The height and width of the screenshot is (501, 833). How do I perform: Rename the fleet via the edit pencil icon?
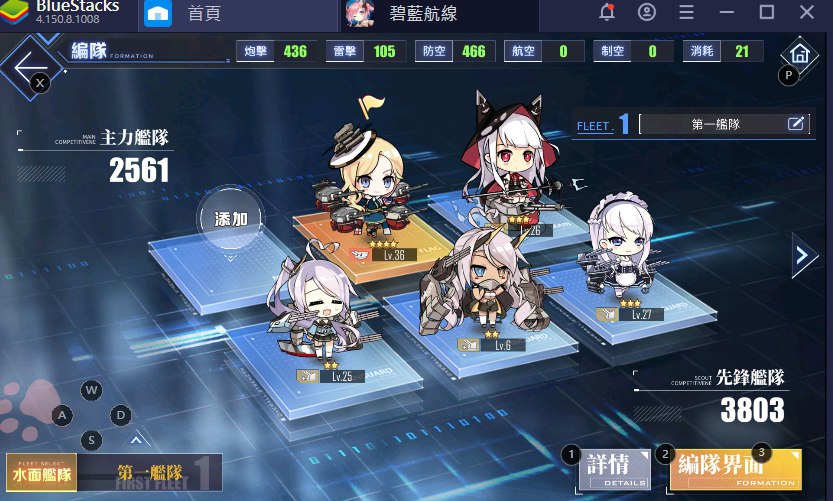click(796, 124)
